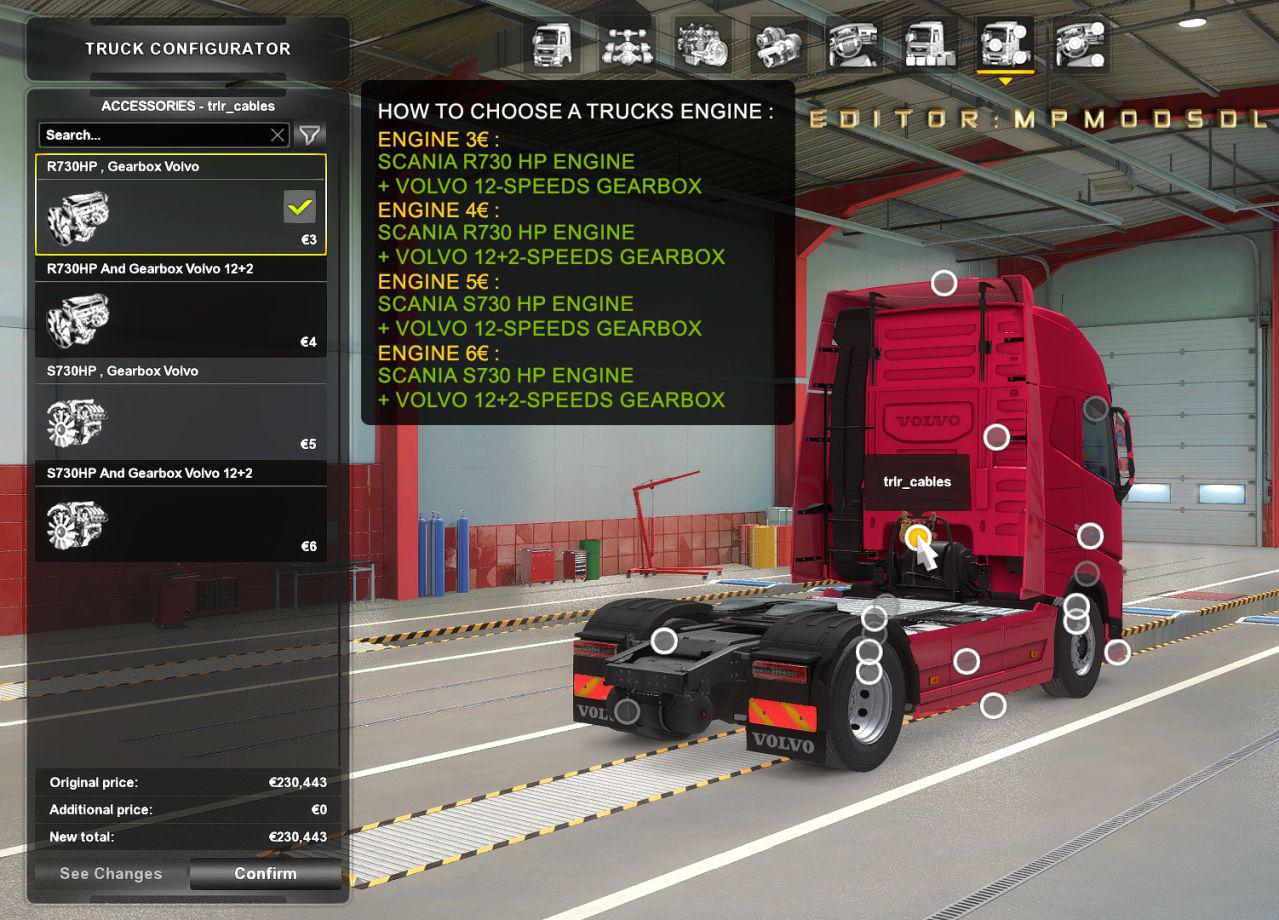Screen dimensions: 1279x920
Task: Open the chassis axle tab
Action: [627, 45]
